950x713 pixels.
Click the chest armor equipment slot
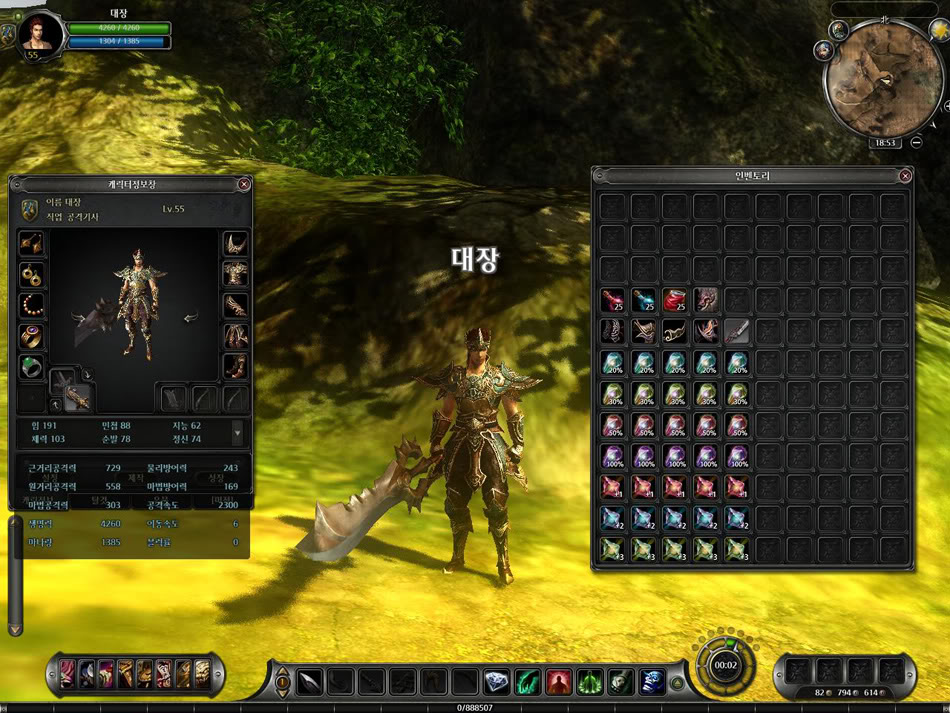tap(235, 275)
